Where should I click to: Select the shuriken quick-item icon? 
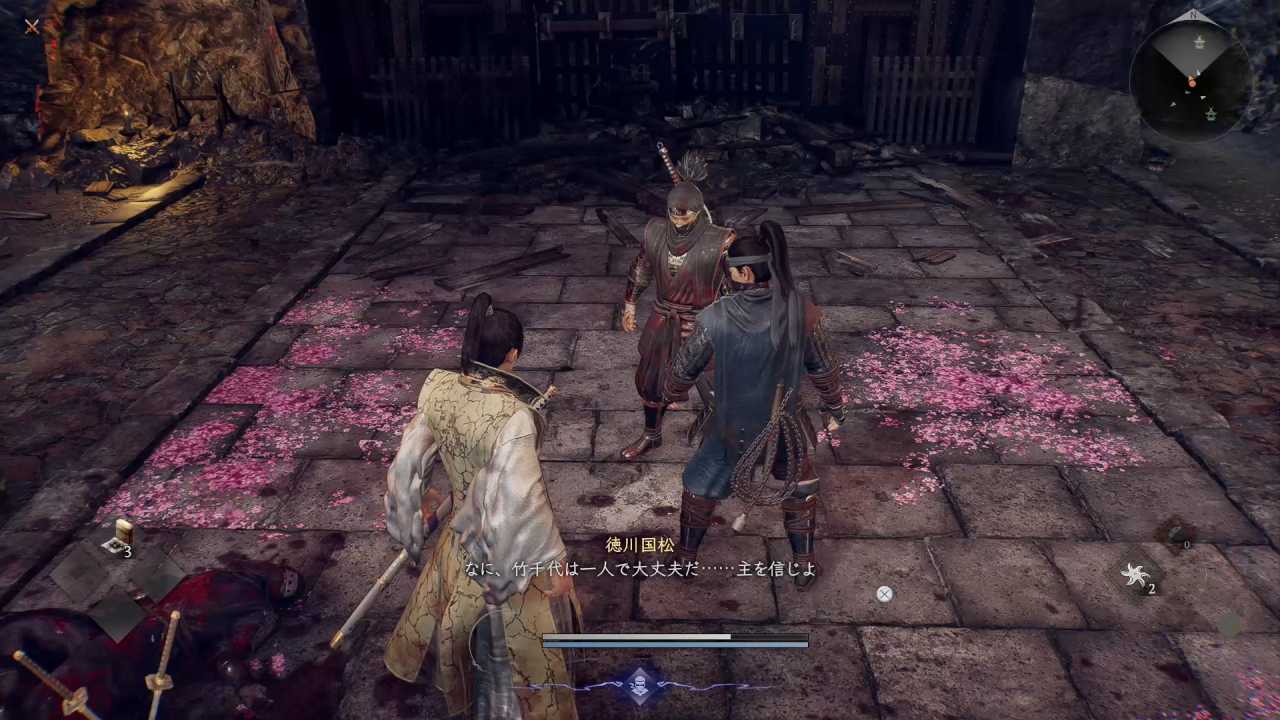pos(1136,575)
